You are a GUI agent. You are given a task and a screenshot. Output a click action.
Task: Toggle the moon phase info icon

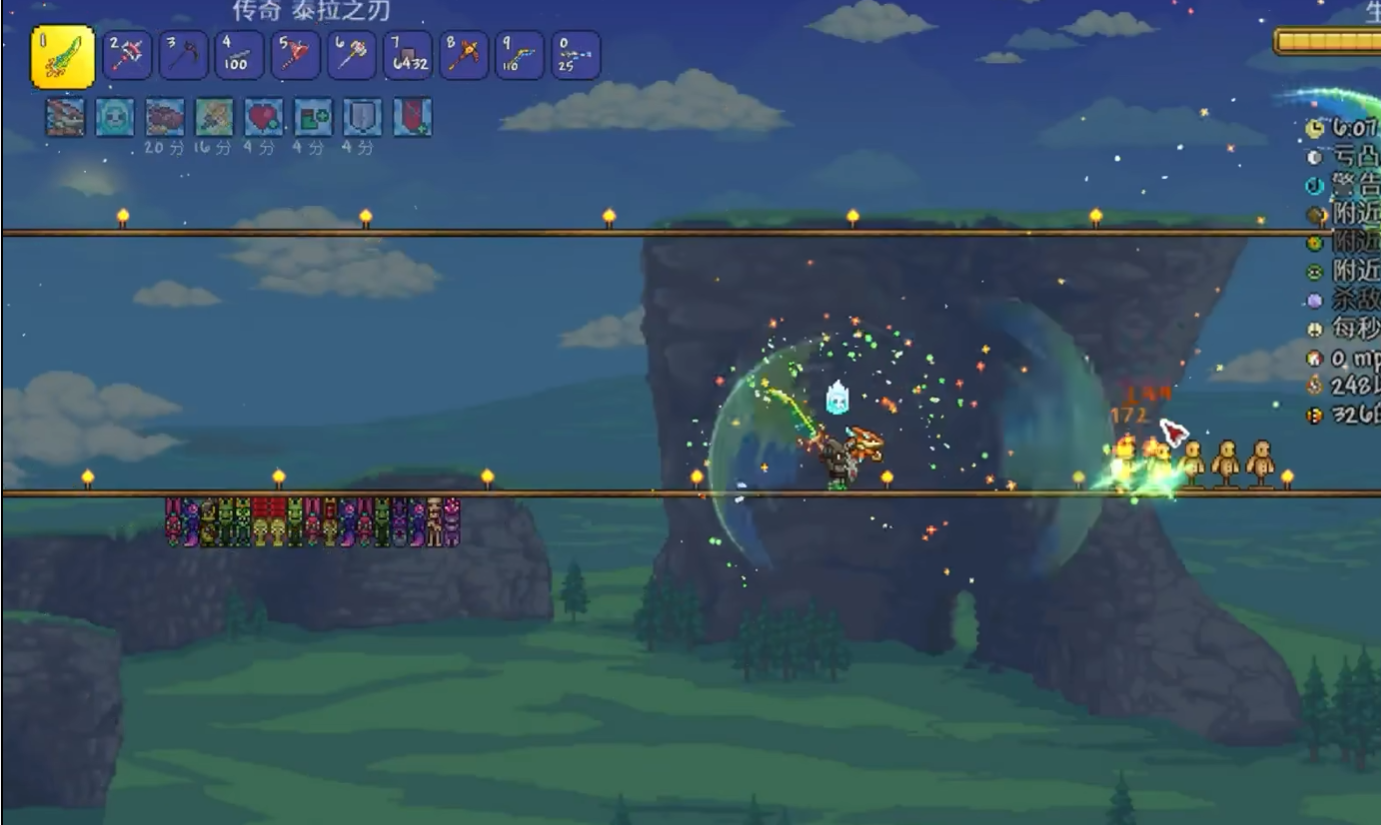point(1315,157)
